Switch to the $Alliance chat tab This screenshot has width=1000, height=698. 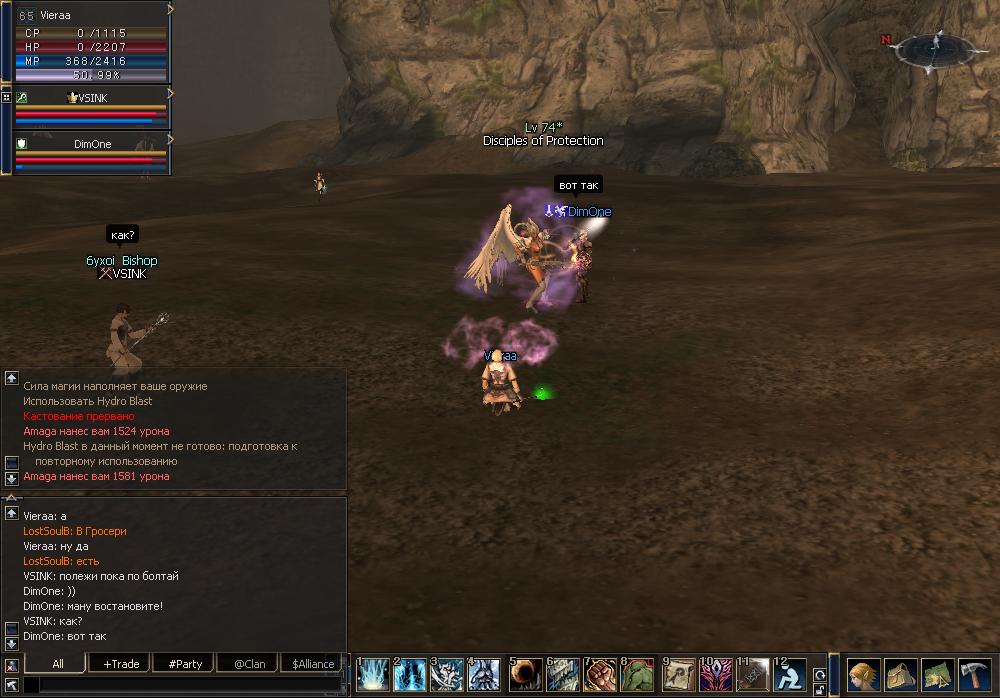313,664
